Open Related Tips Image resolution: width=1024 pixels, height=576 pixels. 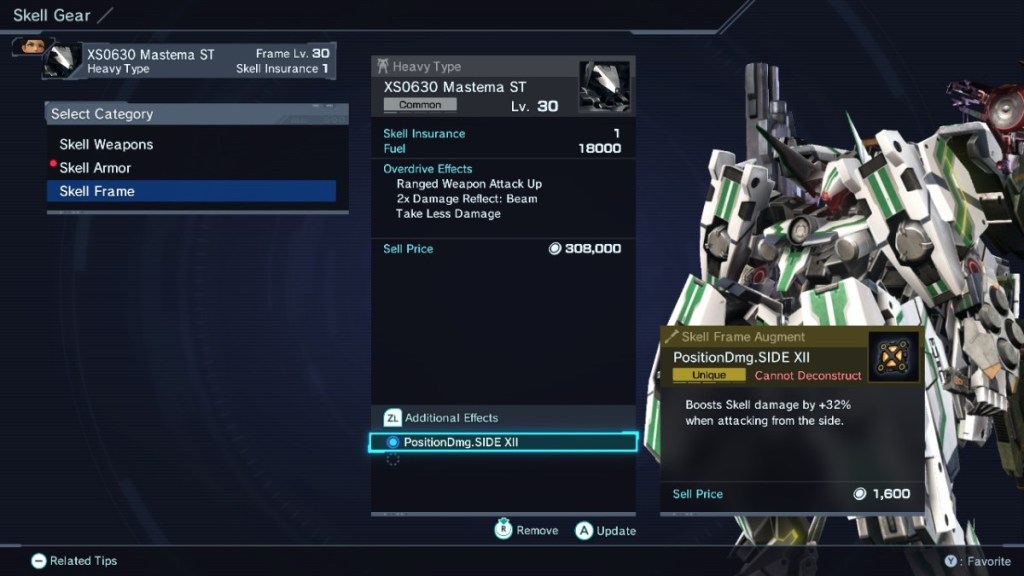point(75,561)
